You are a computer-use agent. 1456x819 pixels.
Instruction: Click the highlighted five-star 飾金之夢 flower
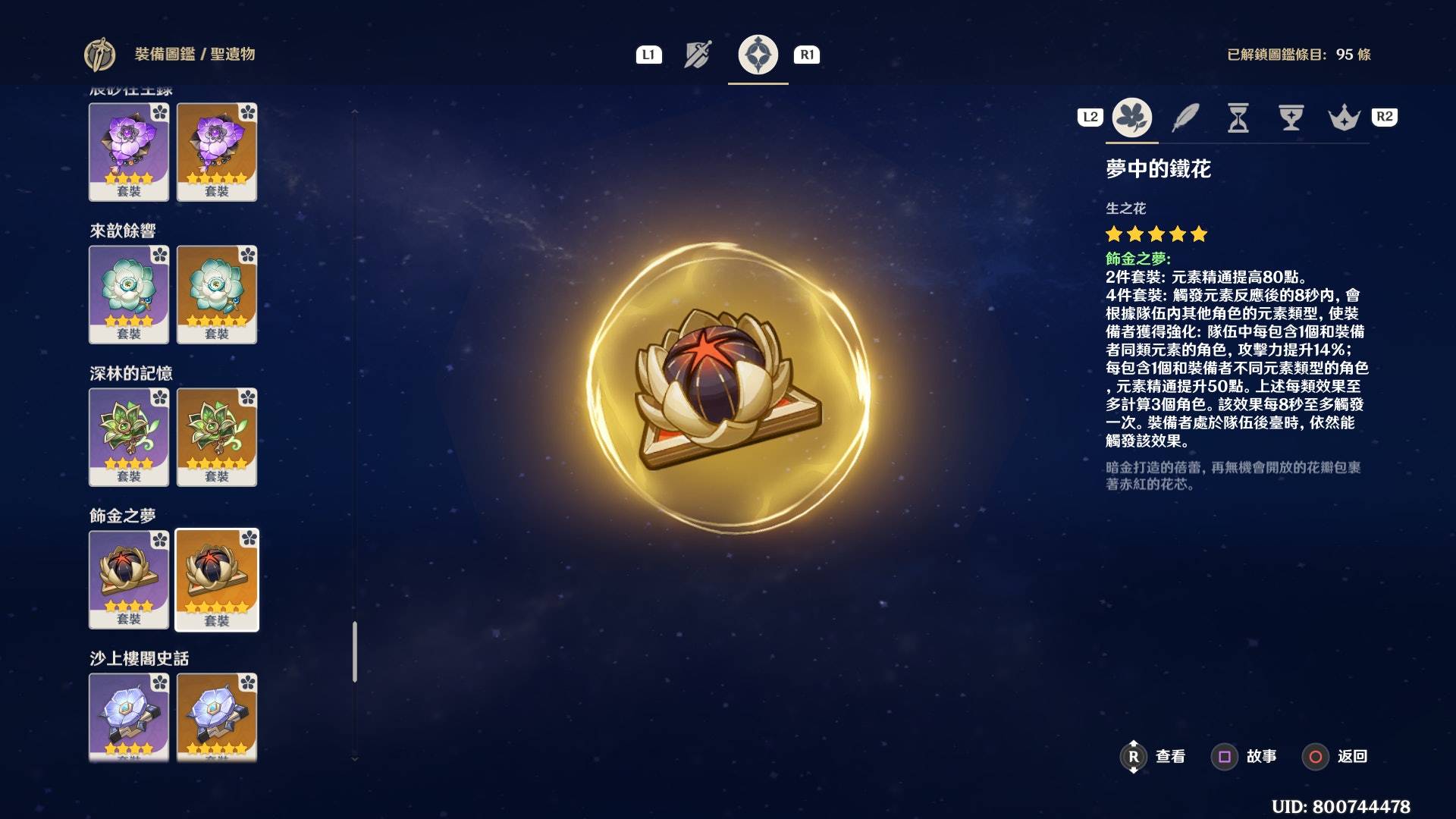point(217,579)
